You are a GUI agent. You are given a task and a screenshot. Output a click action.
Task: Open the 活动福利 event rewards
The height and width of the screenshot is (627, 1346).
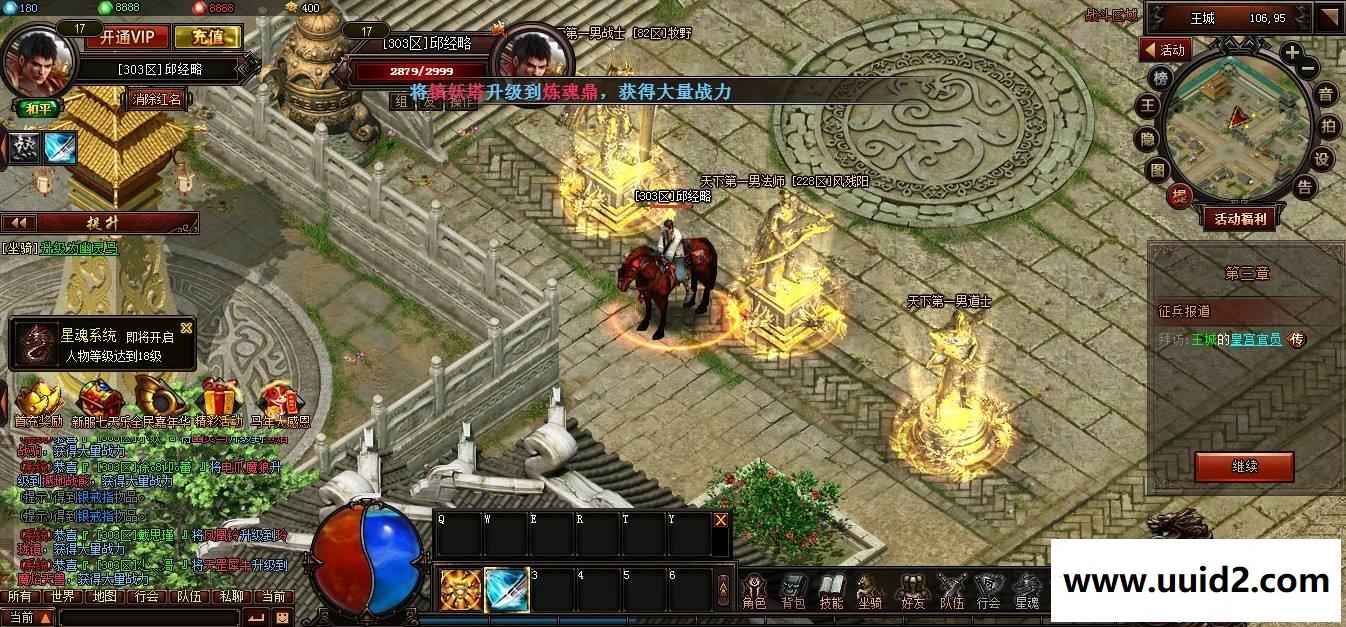[1239, 218]
